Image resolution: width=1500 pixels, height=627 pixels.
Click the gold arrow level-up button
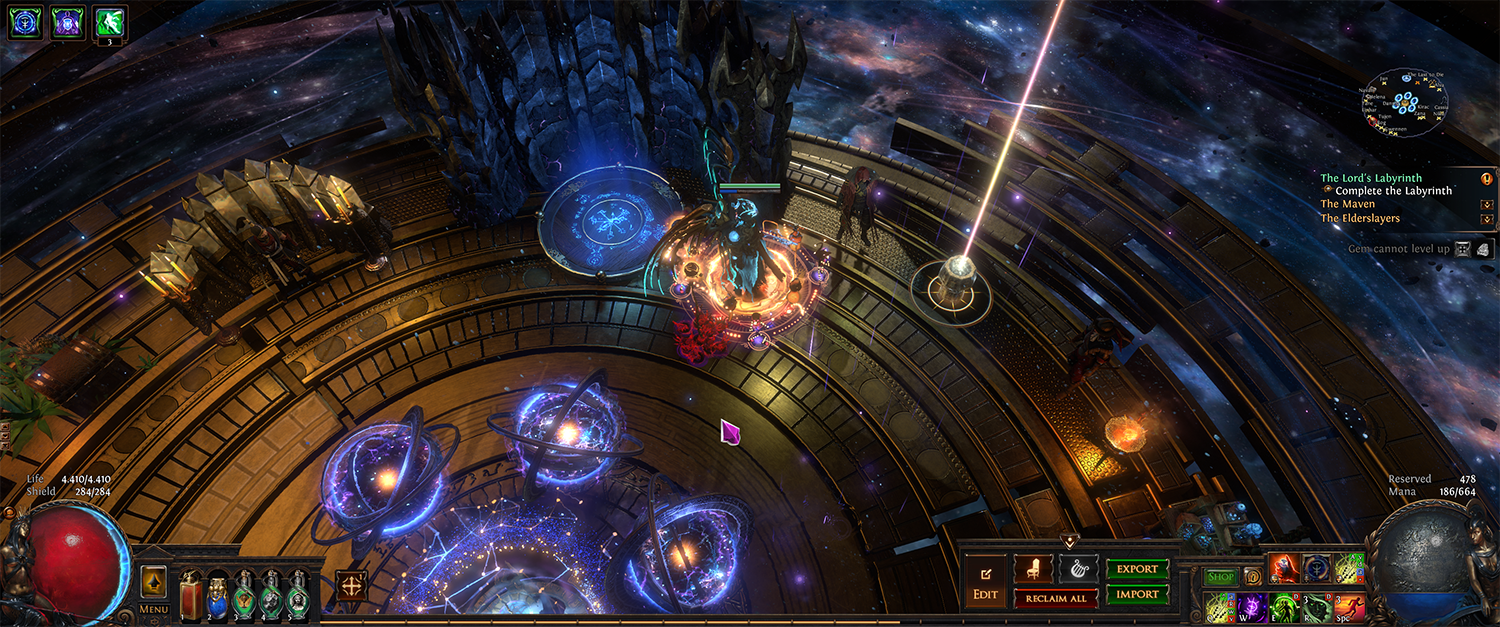(154, 581)
